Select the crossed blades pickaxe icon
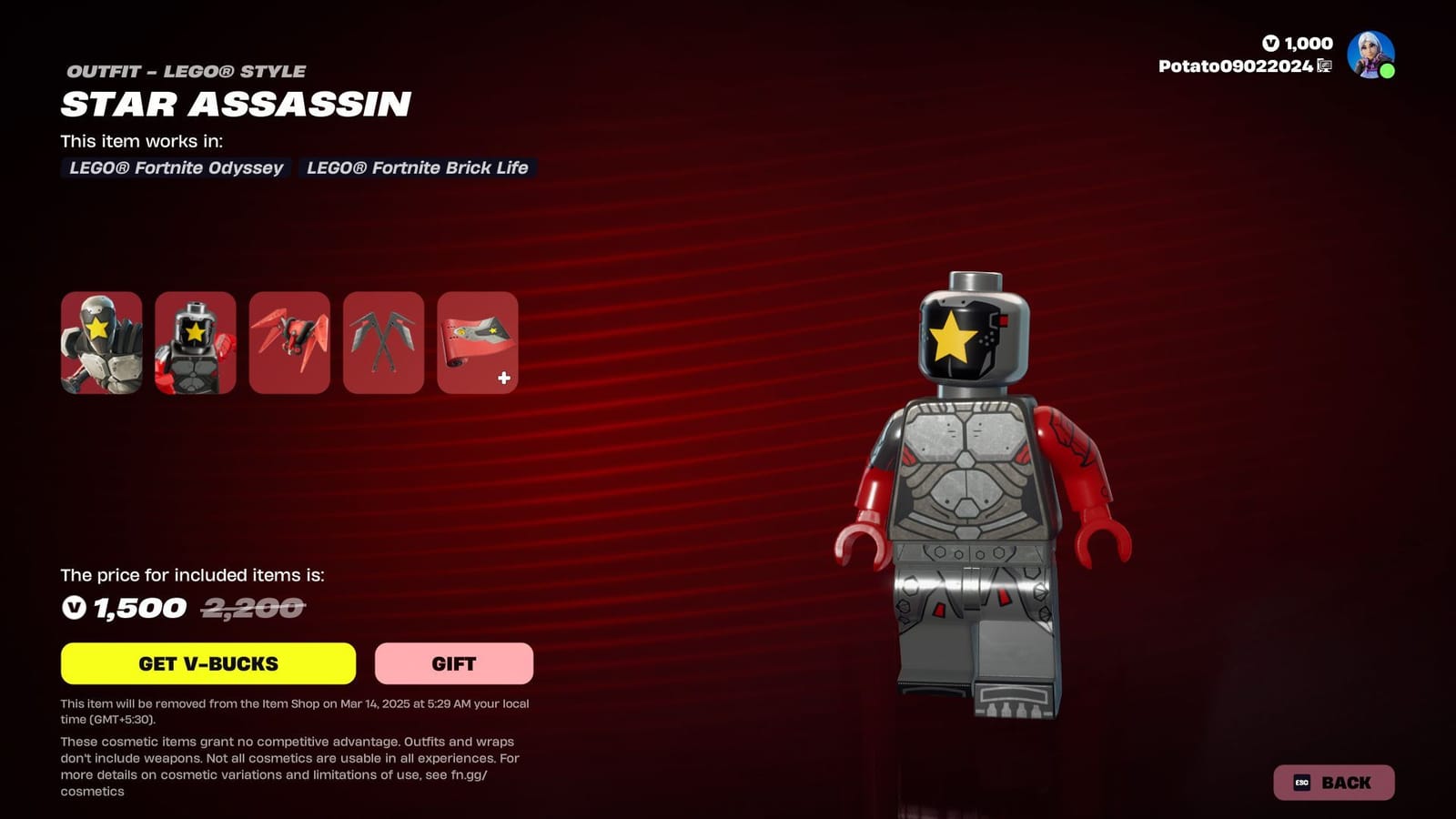 coord(383,342)
